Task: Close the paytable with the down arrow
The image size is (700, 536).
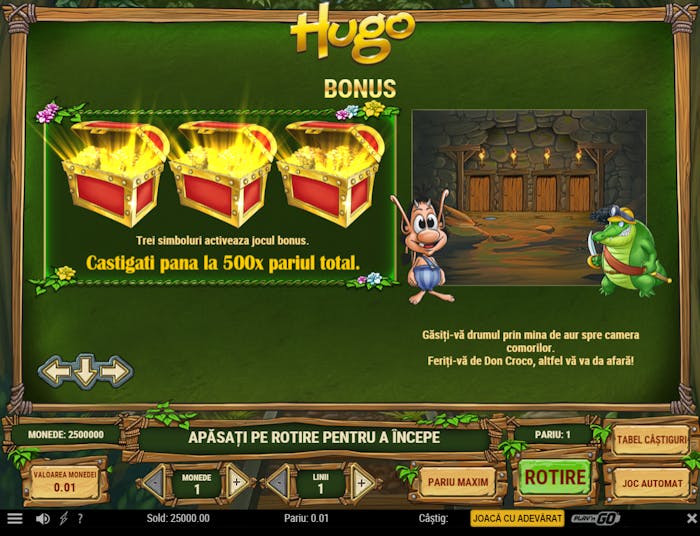Action: tap(86, 372)
